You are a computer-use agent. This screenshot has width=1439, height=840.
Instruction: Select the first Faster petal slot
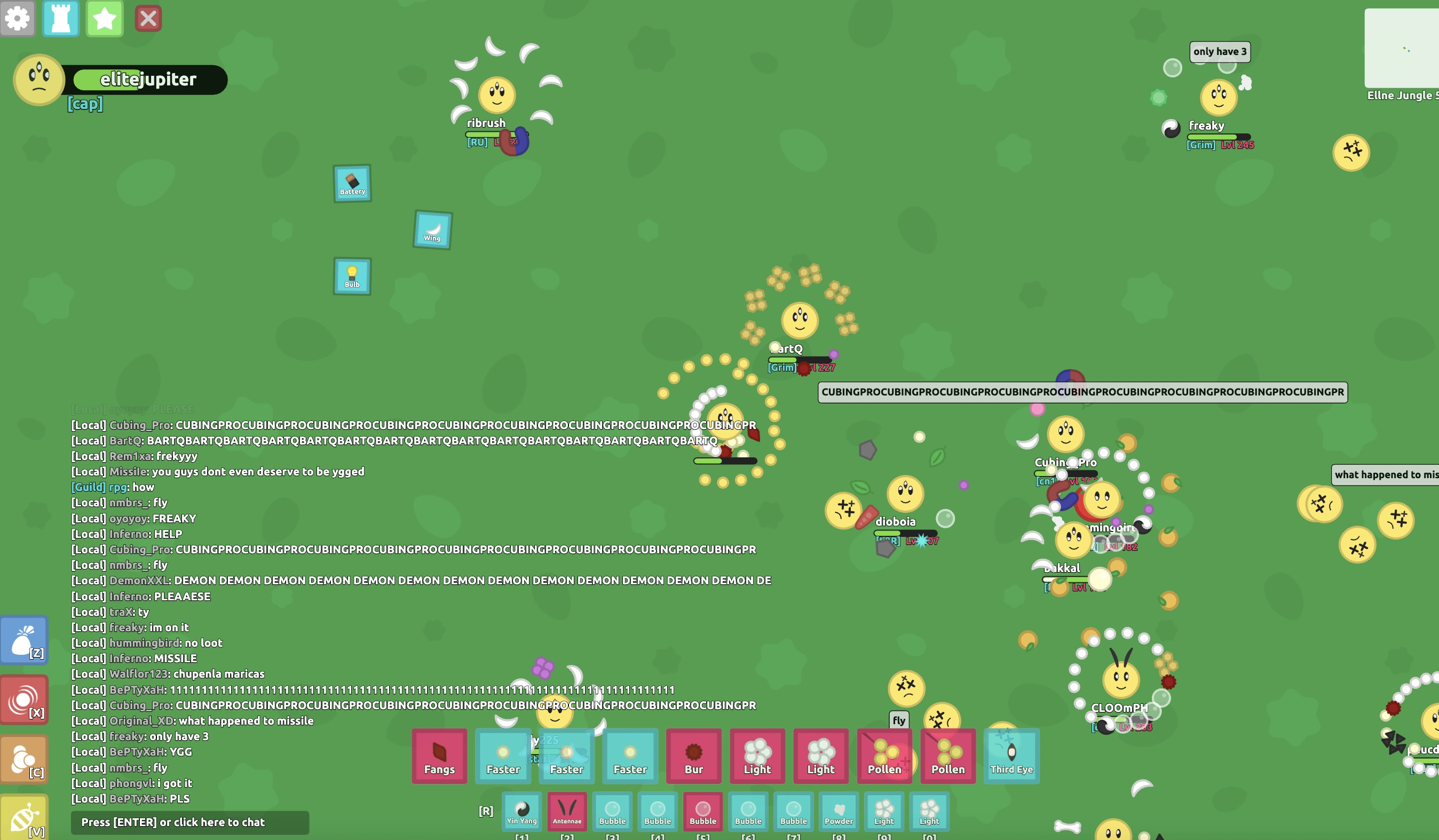(x=503, y=757)
